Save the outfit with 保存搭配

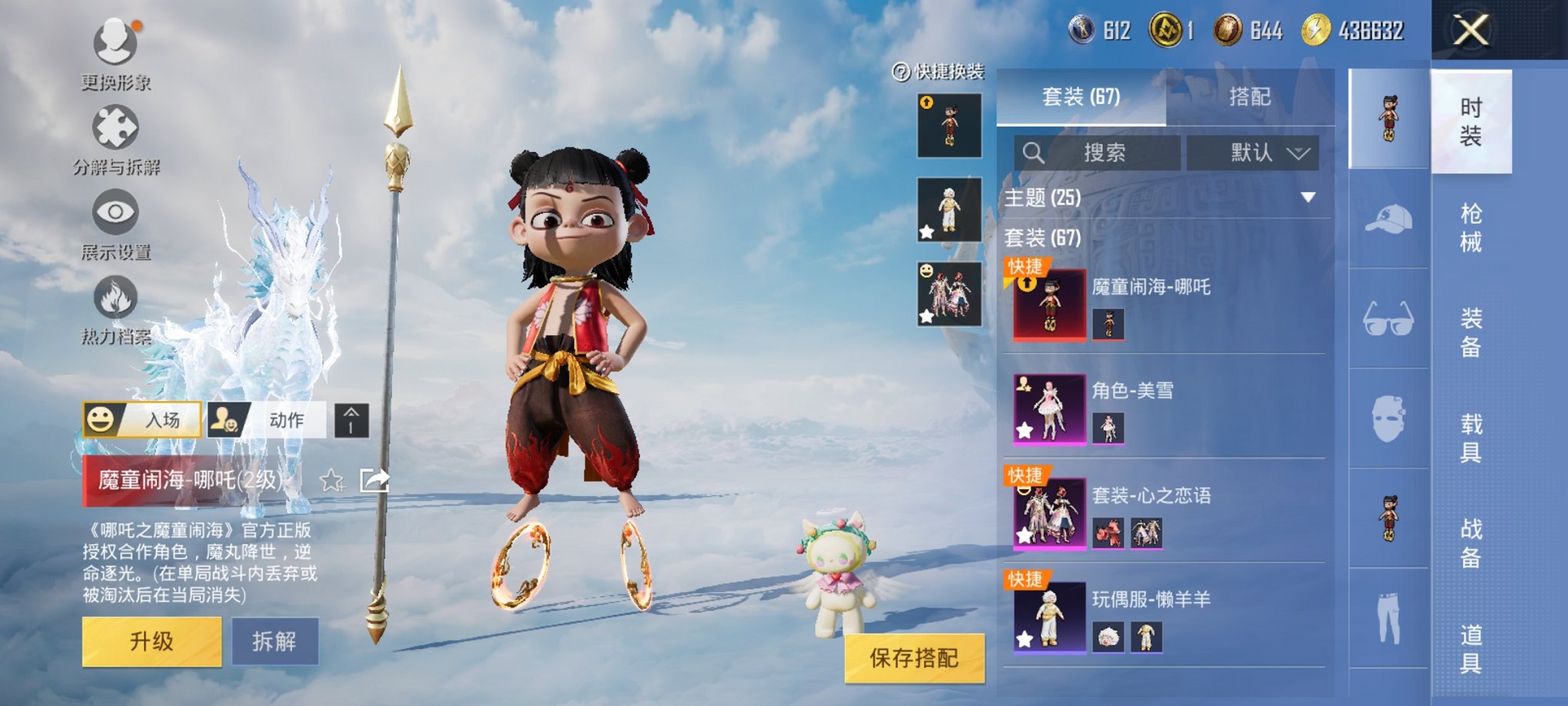coord(914,658)
